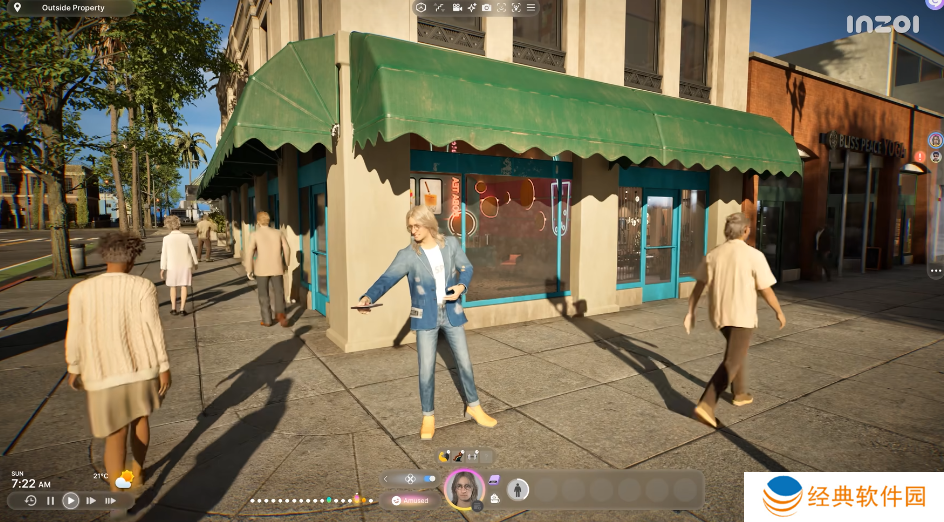Image resolution: width=944 pixels, height=522 pixels.
Task: Pause the game time
Action: tap(50, 500)
